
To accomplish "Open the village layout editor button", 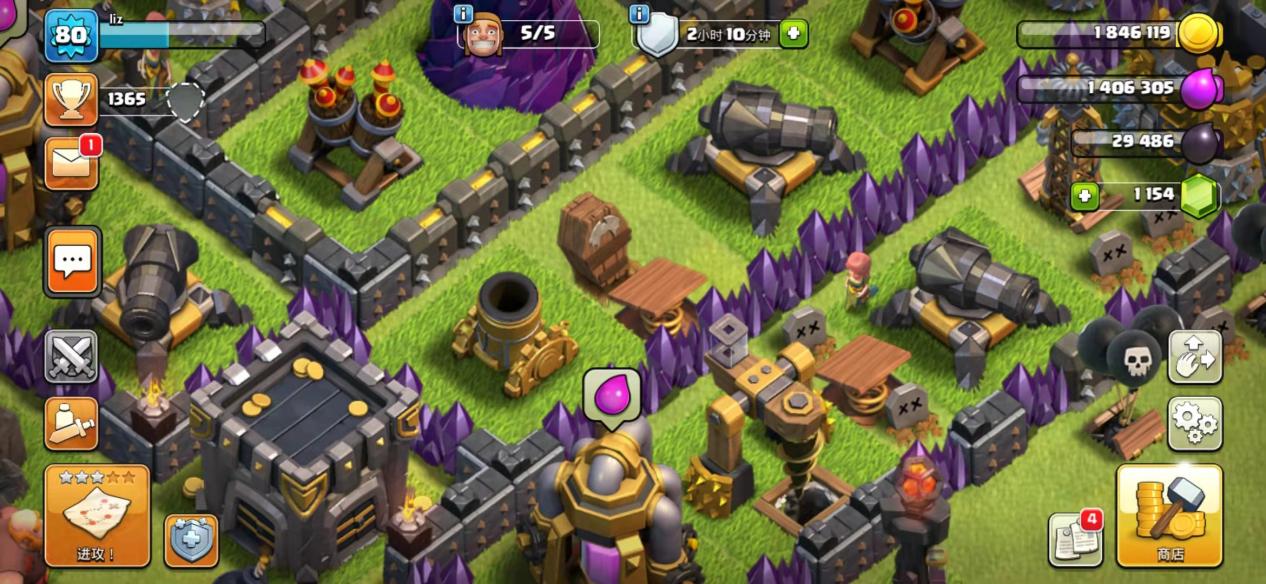I will 1194,357.
